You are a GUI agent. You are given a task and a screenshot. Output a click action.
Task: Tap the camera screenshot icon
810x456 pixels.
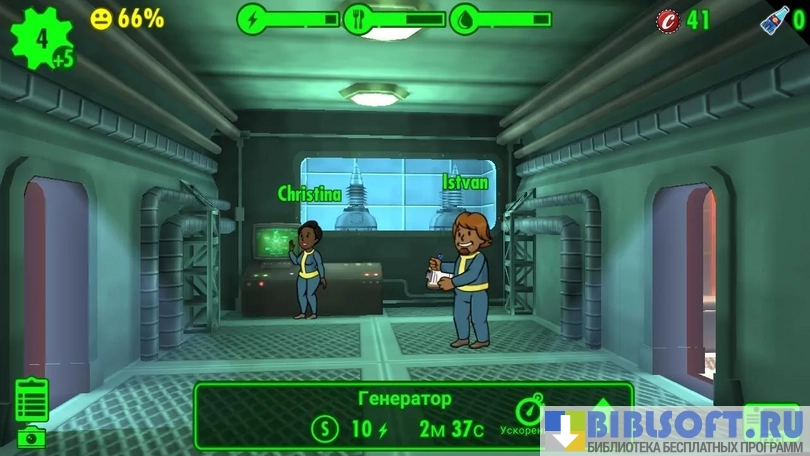[33, 437]
